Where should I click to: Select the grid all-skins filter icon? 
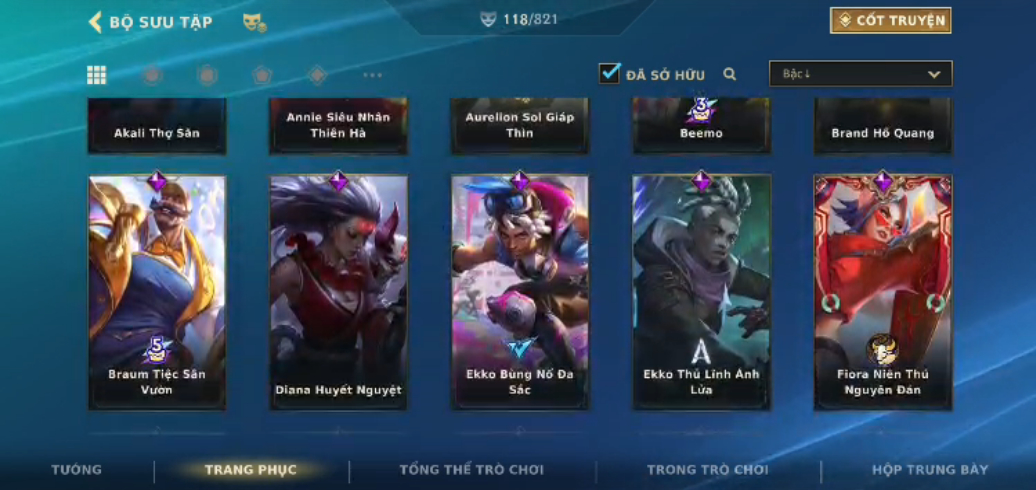97,75
